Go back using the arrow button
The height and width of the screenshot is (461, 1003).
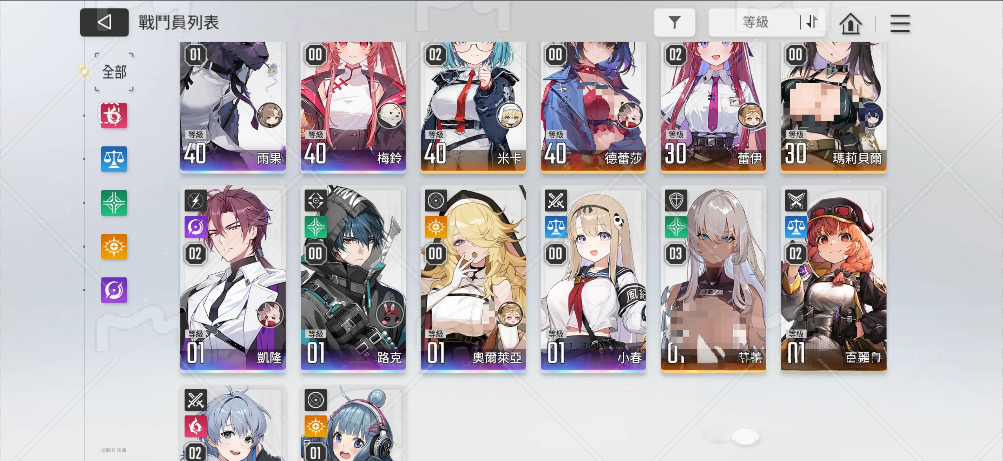point(104,22)
